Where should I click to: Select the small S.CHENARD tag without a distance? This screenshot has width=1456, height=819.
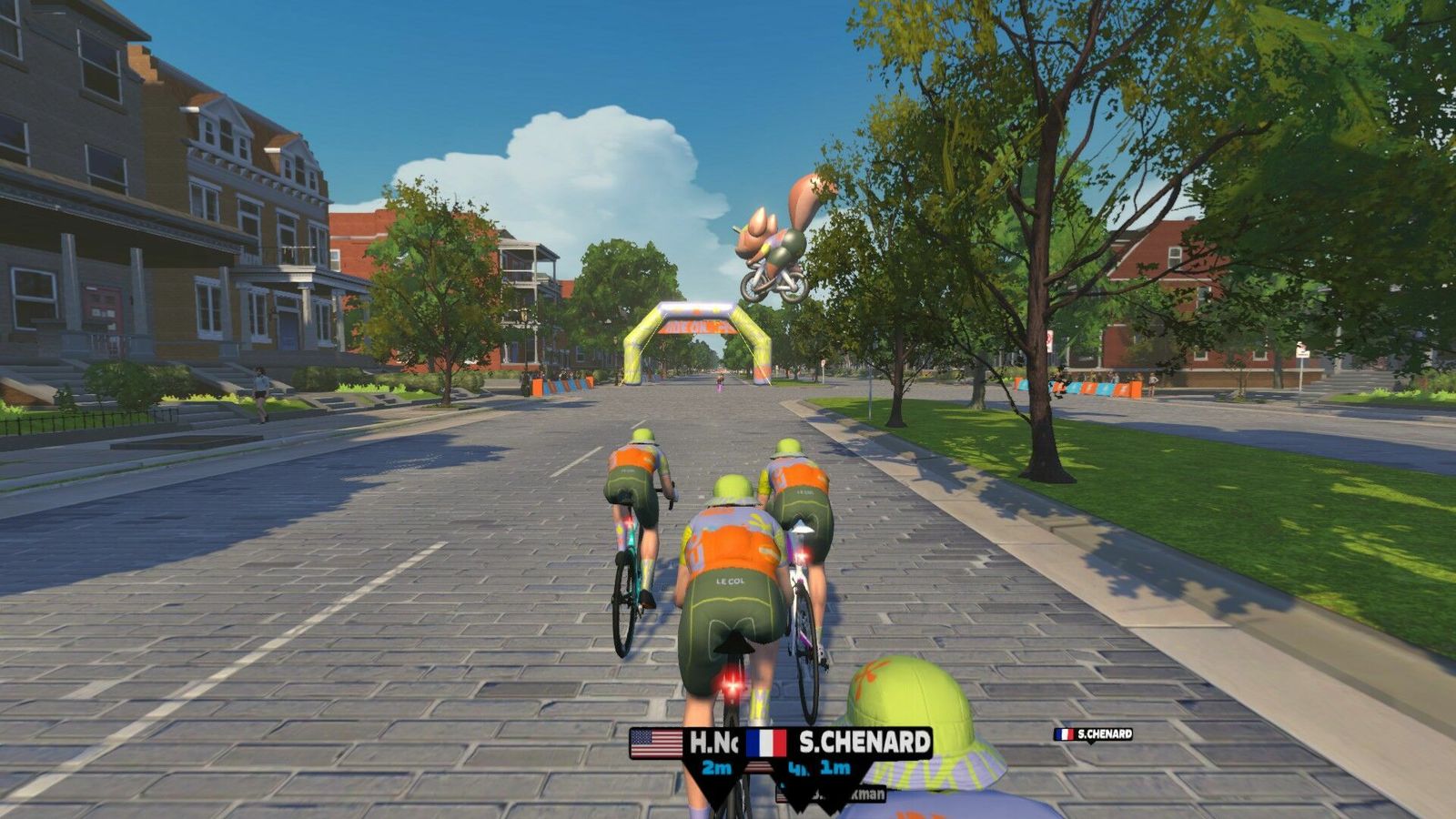(1094, 733)
